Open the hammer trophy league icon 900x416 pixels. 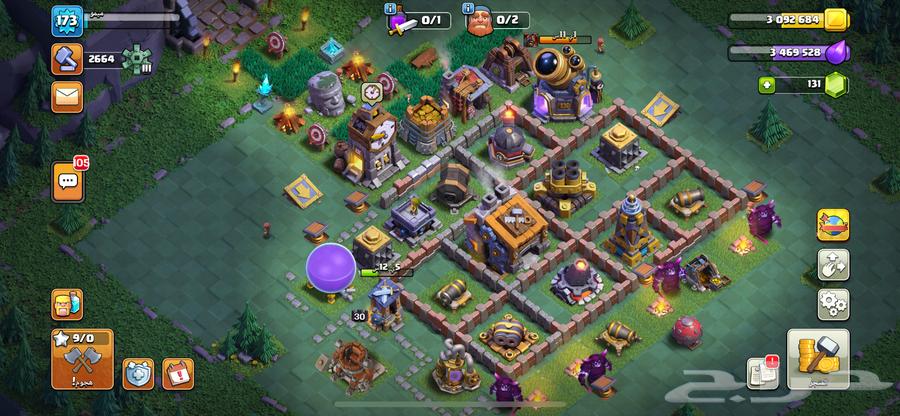[x=67, y=59]
